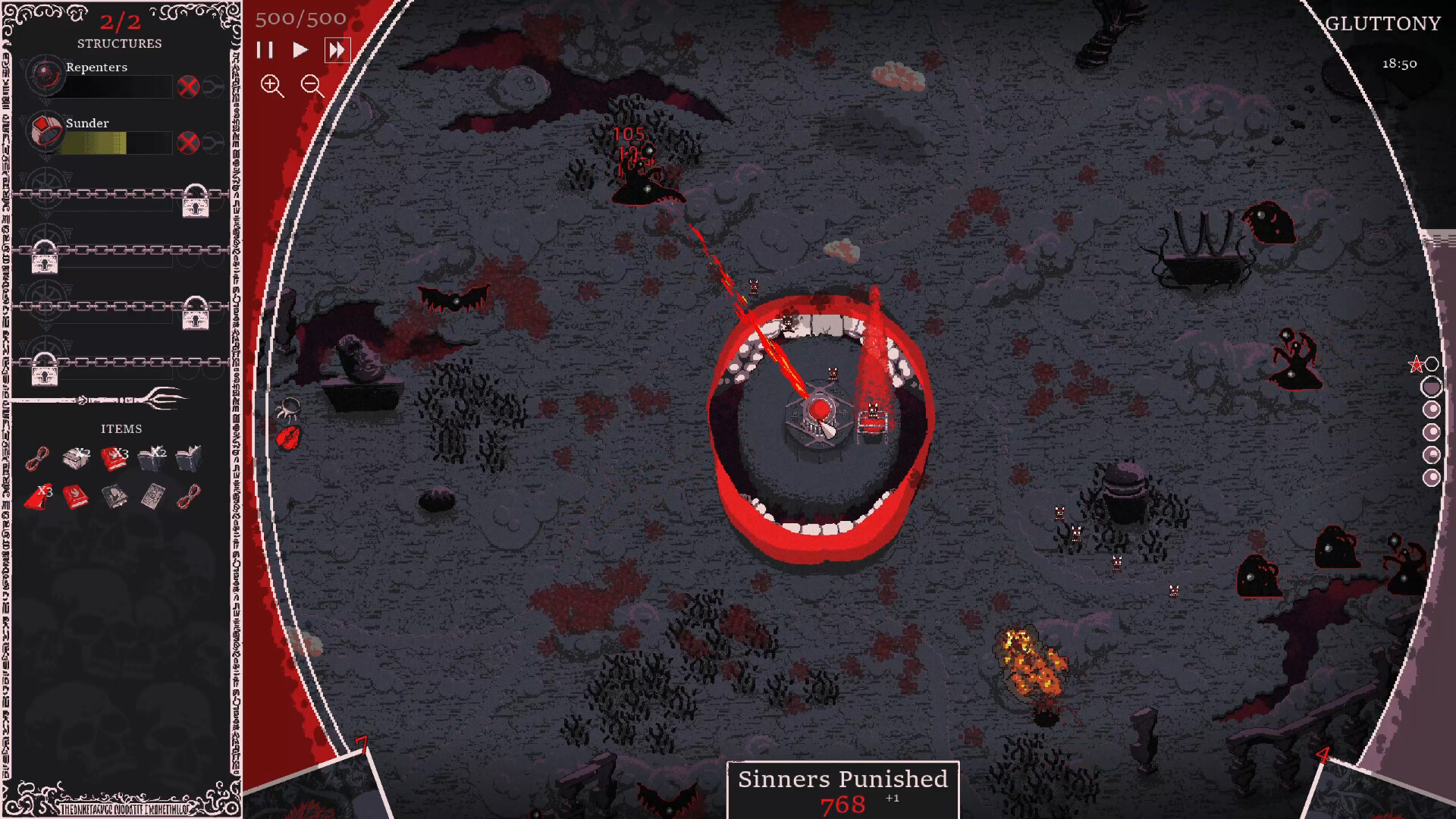Select the Repenters structure icon

(45, 76)
